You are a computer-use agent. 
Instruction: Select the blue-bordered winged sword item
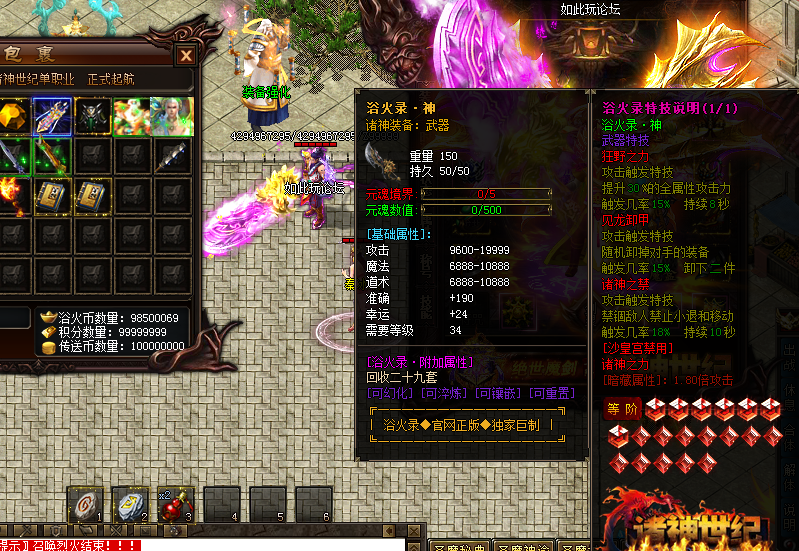pyautogui.click(x=51, y=116)
